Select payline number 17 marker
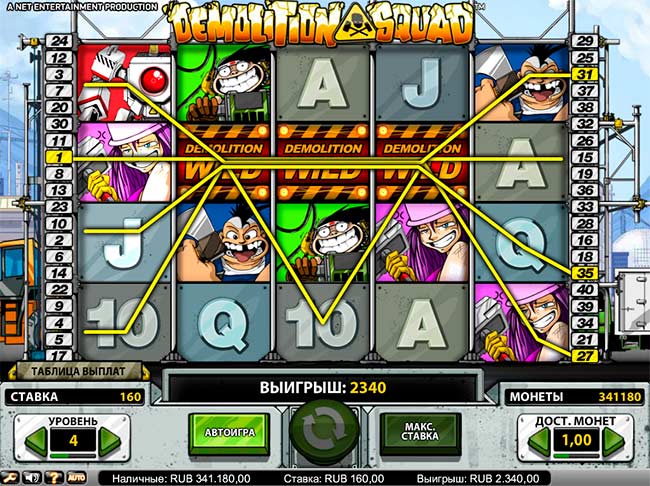Viewport: 650px width, 486px height. tap(59, 354)
